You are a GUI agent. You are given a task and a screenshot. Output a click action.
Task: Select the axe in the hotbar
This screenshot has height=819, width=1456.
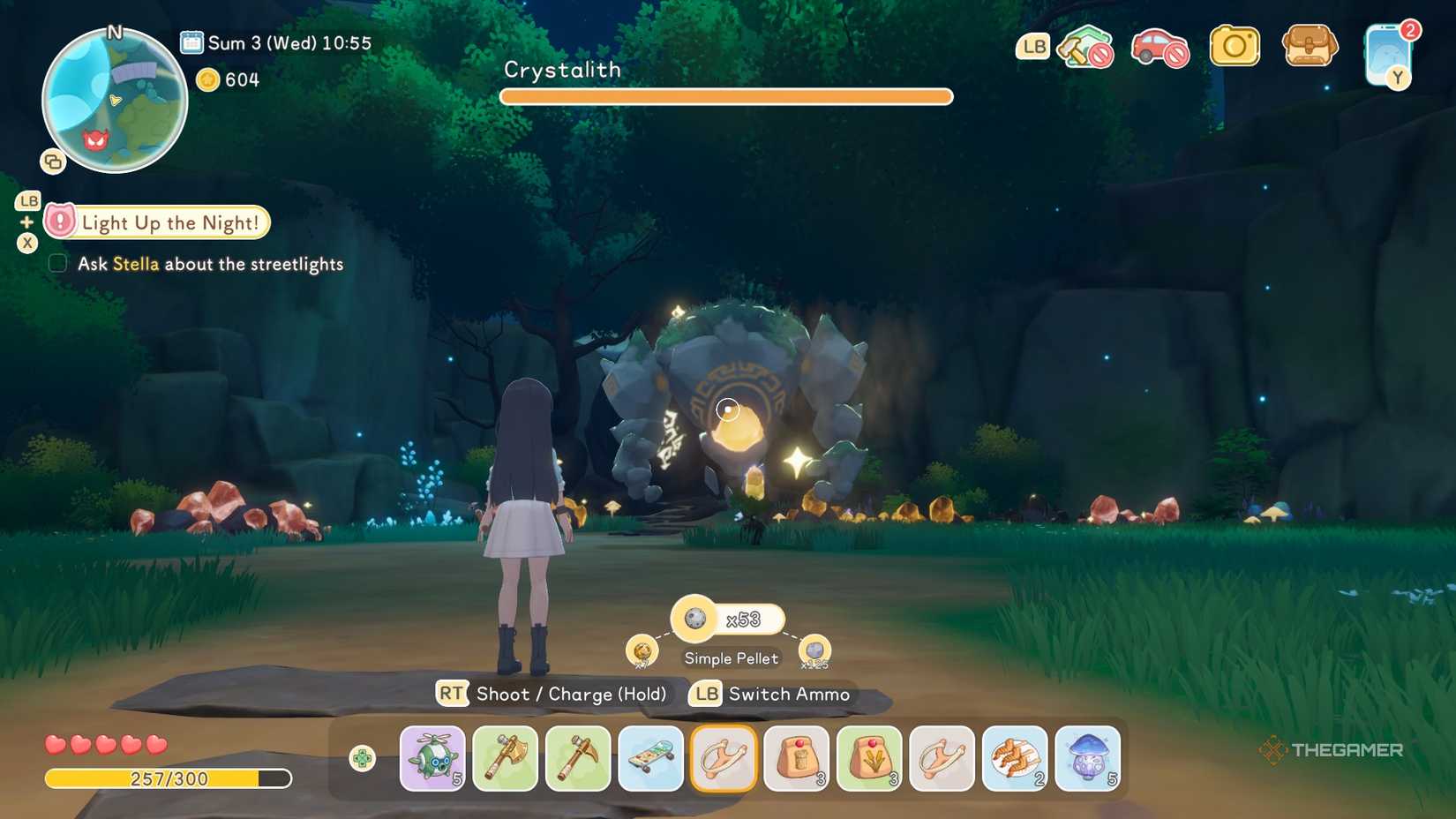[505, 758]
